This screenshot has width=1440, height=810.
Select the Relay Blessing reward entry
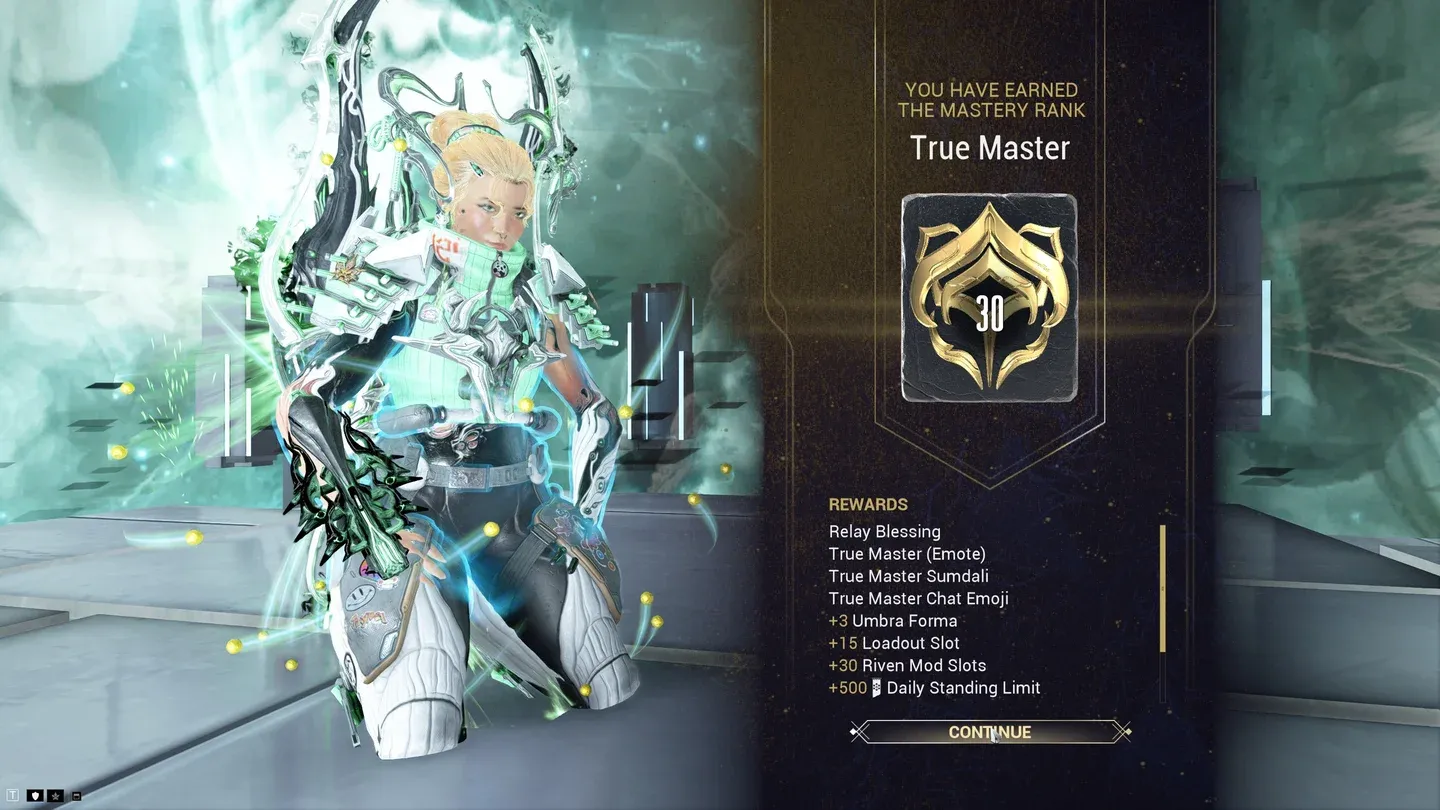click(884, 532)
